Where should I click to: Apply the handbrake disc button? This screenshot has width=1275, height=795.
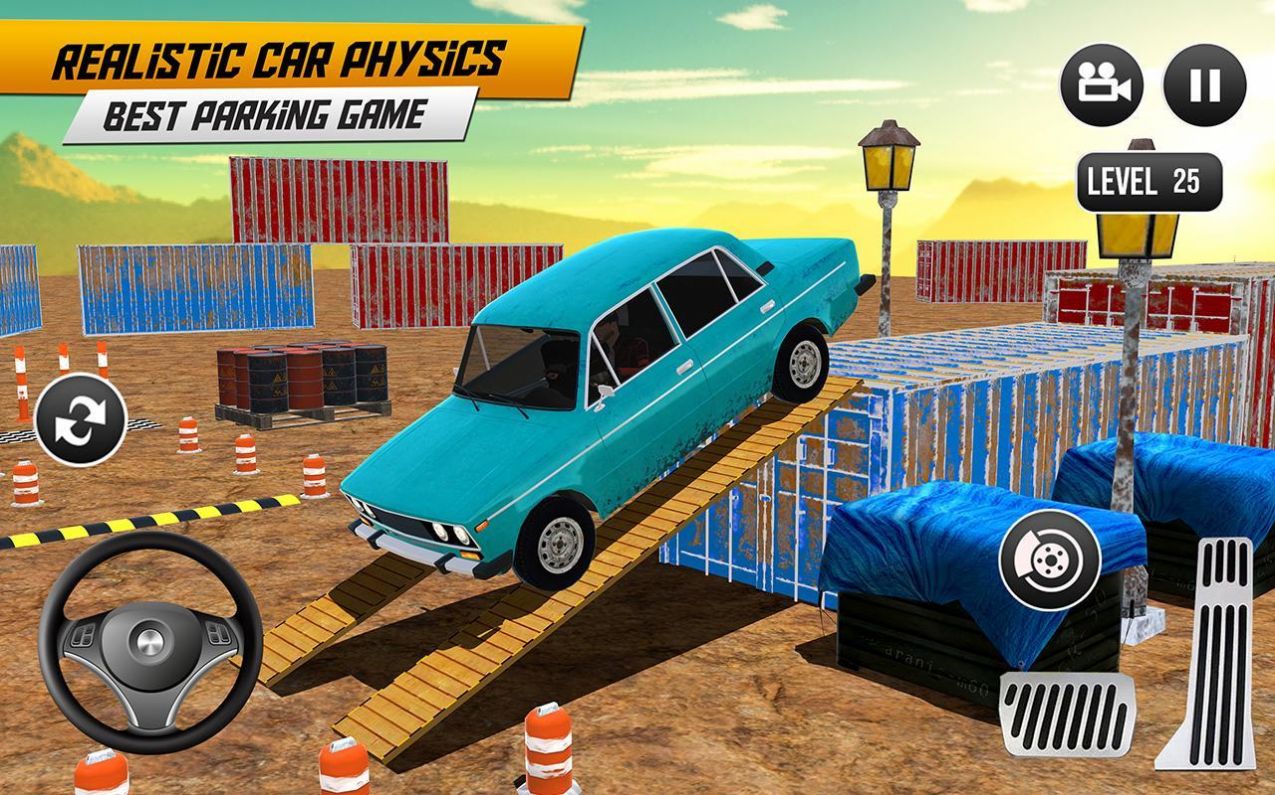(1050, 559)
